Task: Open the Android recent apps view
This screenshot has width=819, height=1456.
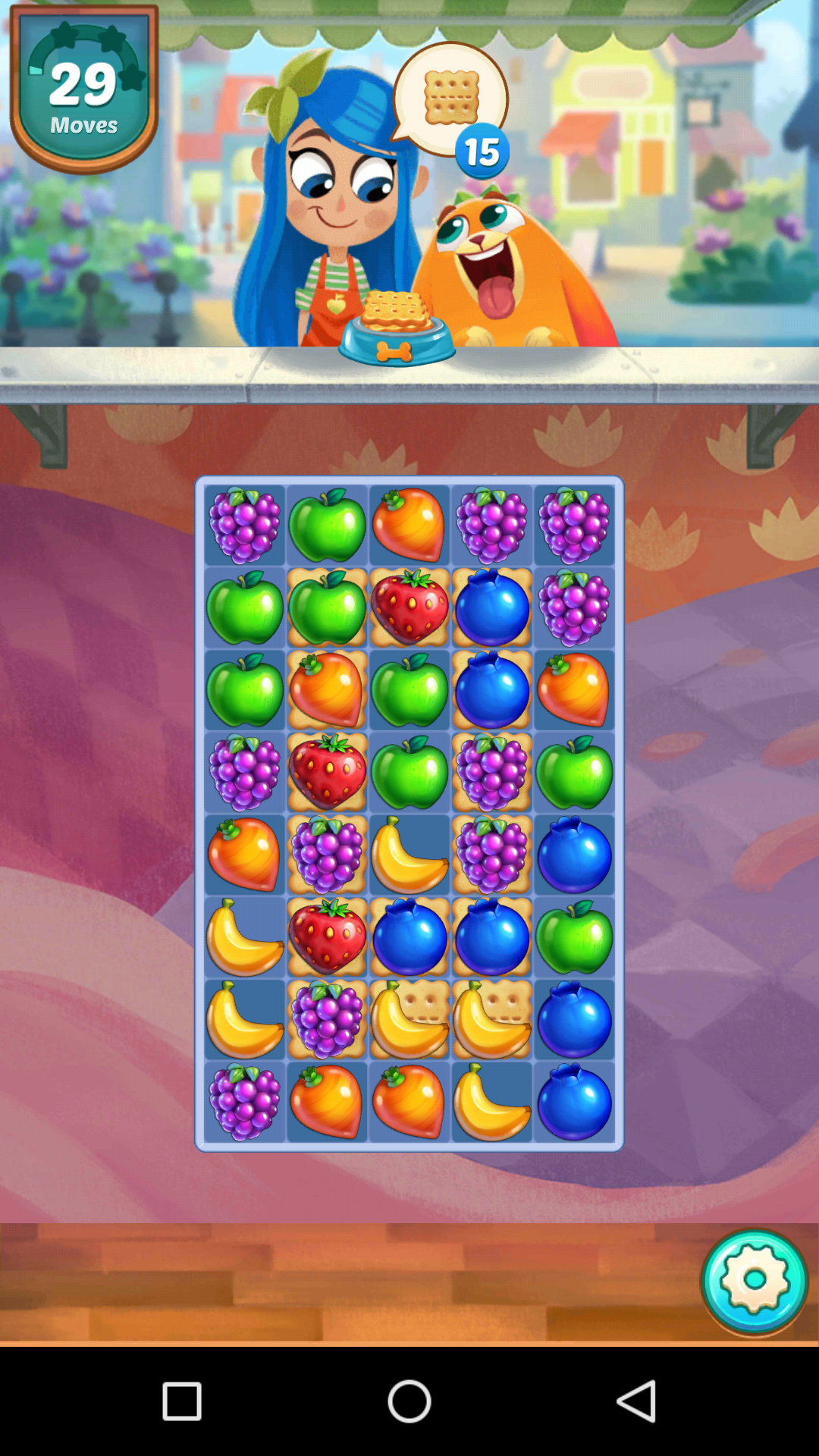Action: (182, 1401)
